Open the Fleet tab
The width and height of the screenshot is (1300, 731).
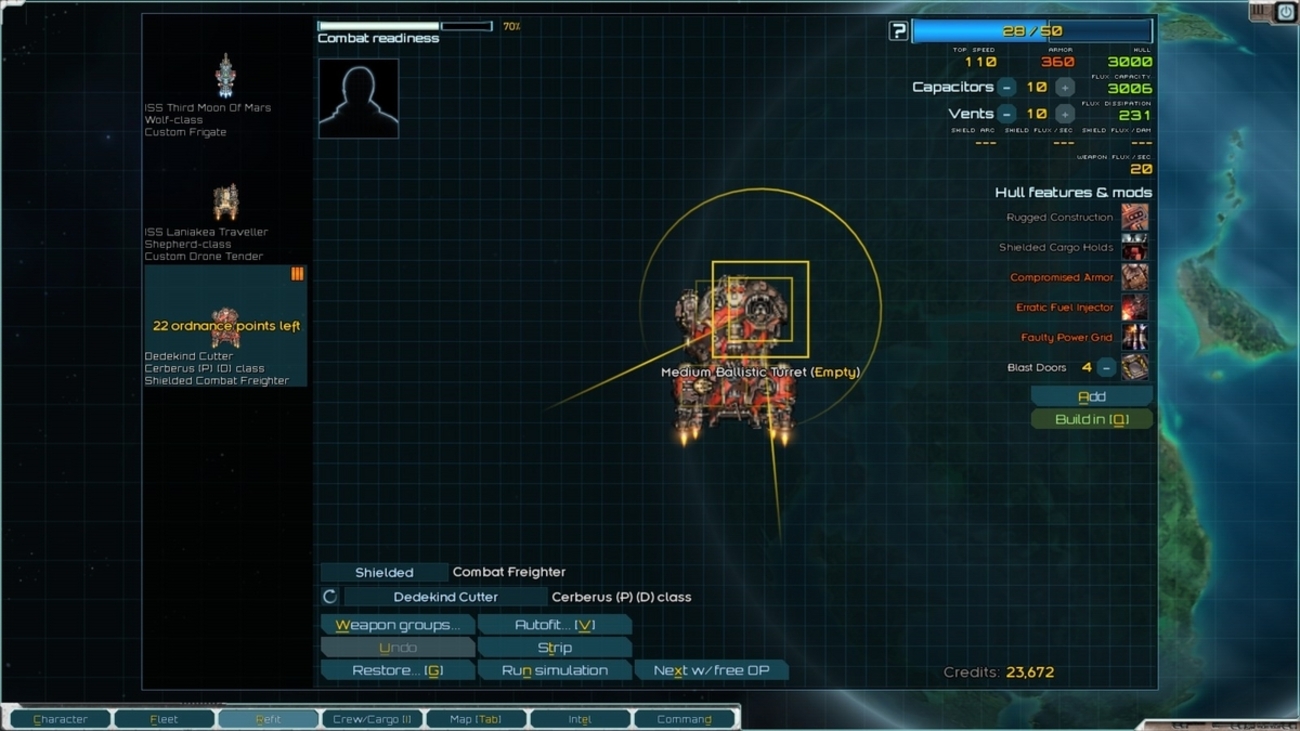point(164,719)
